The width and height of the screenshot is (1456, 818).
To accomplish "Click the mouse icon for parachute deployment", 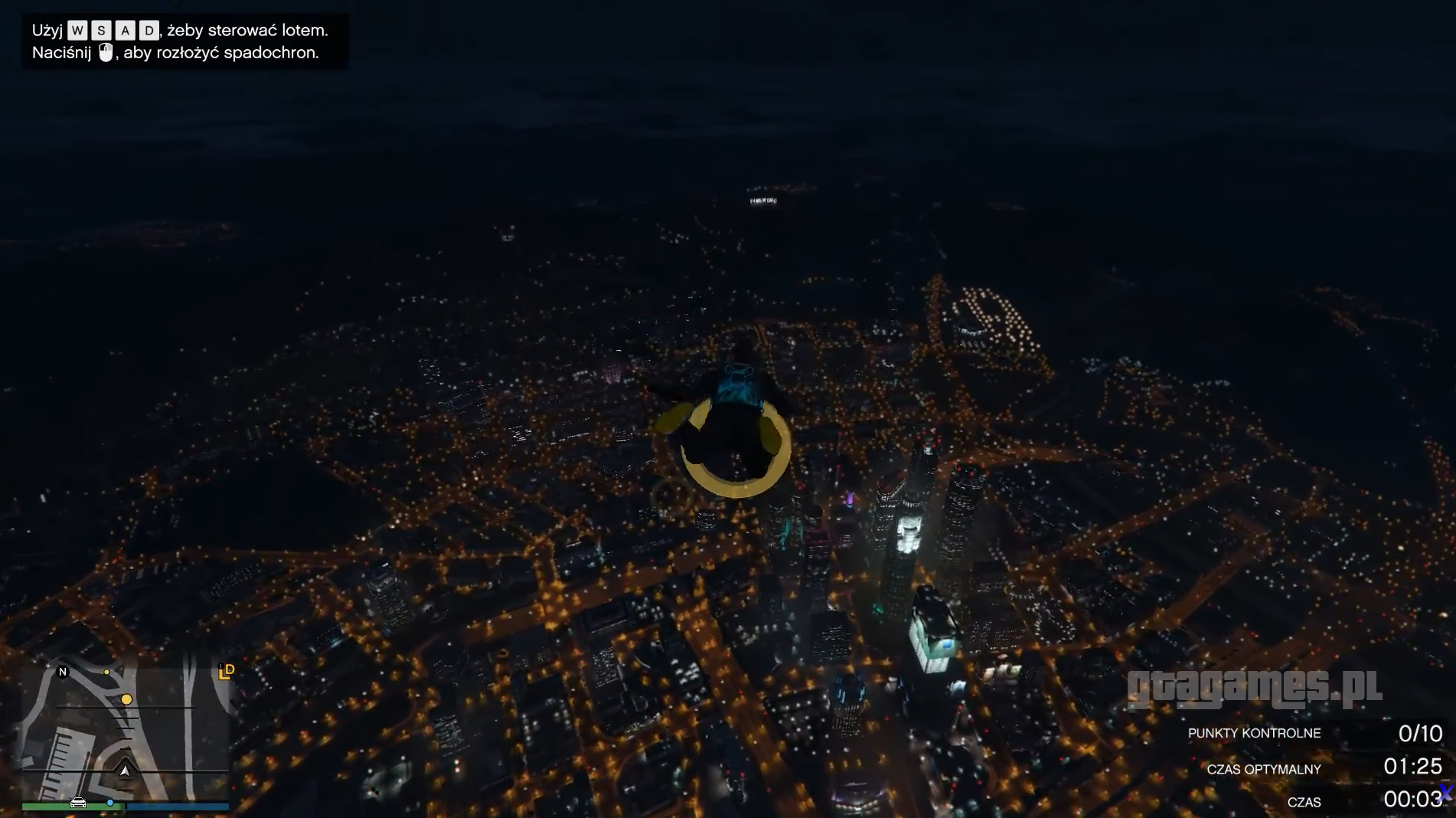I will click(106, 52).
